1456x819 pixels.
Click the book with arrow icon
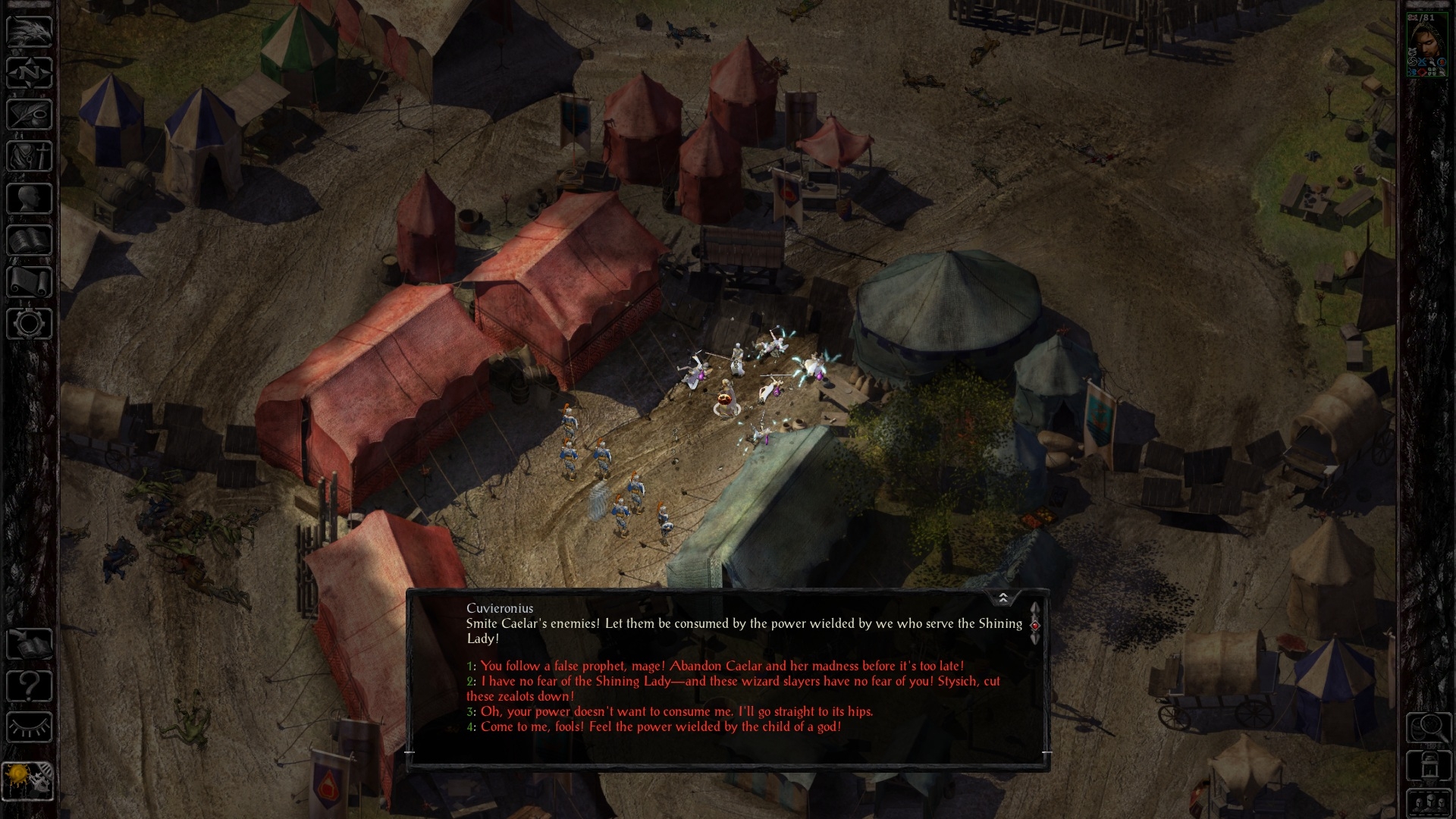(x=30, y=645)
